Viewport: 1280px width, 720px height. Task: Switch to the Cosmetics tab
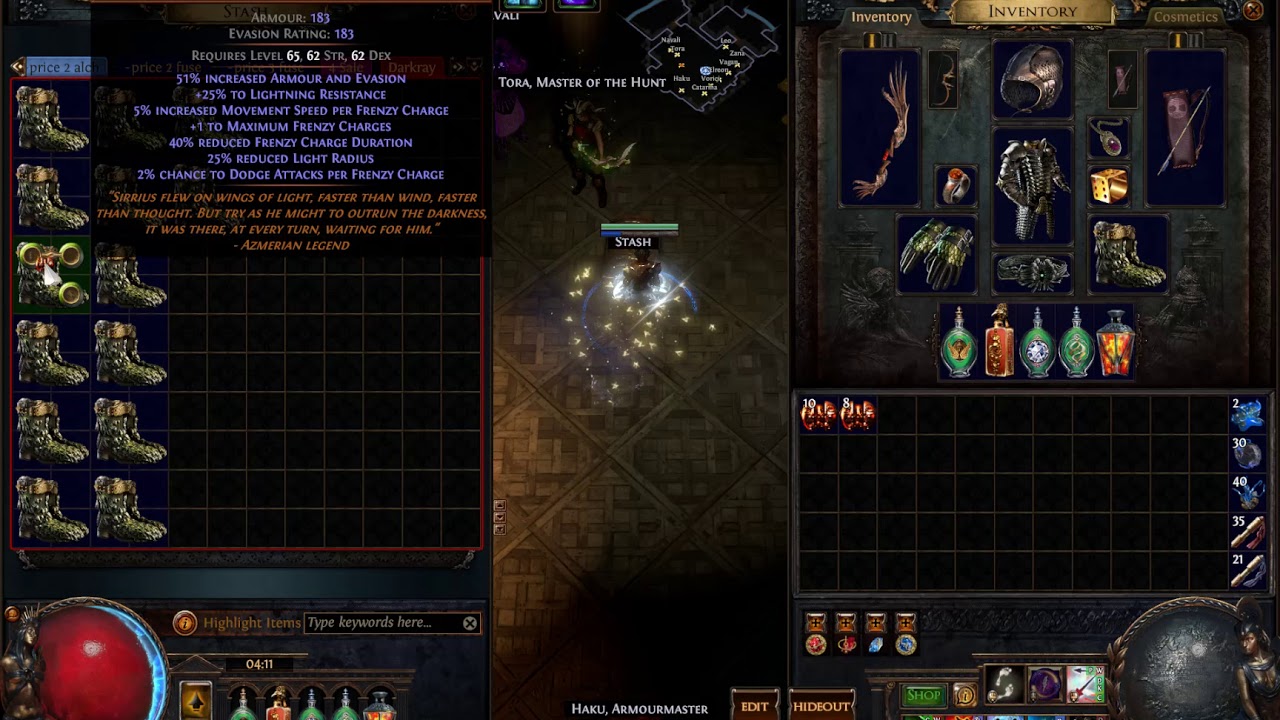1185,17
